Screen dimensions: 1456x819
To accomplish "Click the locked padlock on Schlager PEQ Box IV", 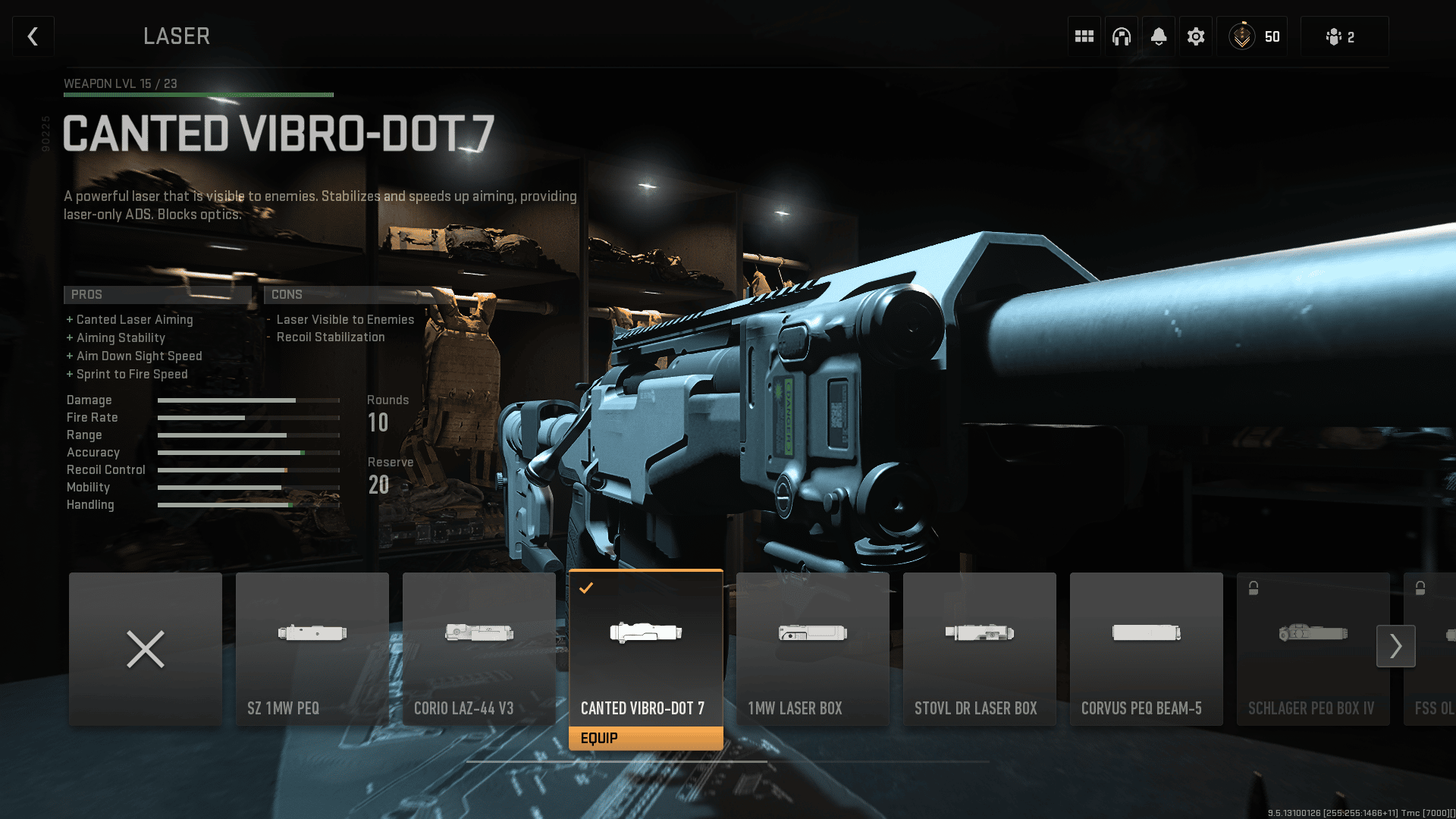I will pyautogui.click(x=1255, y=588).
